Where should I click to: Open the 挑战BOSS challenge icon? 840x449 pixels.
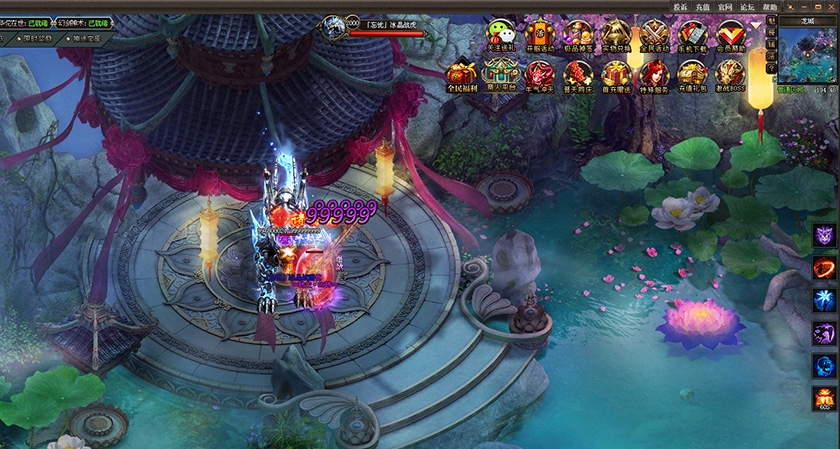coord(731,74)
